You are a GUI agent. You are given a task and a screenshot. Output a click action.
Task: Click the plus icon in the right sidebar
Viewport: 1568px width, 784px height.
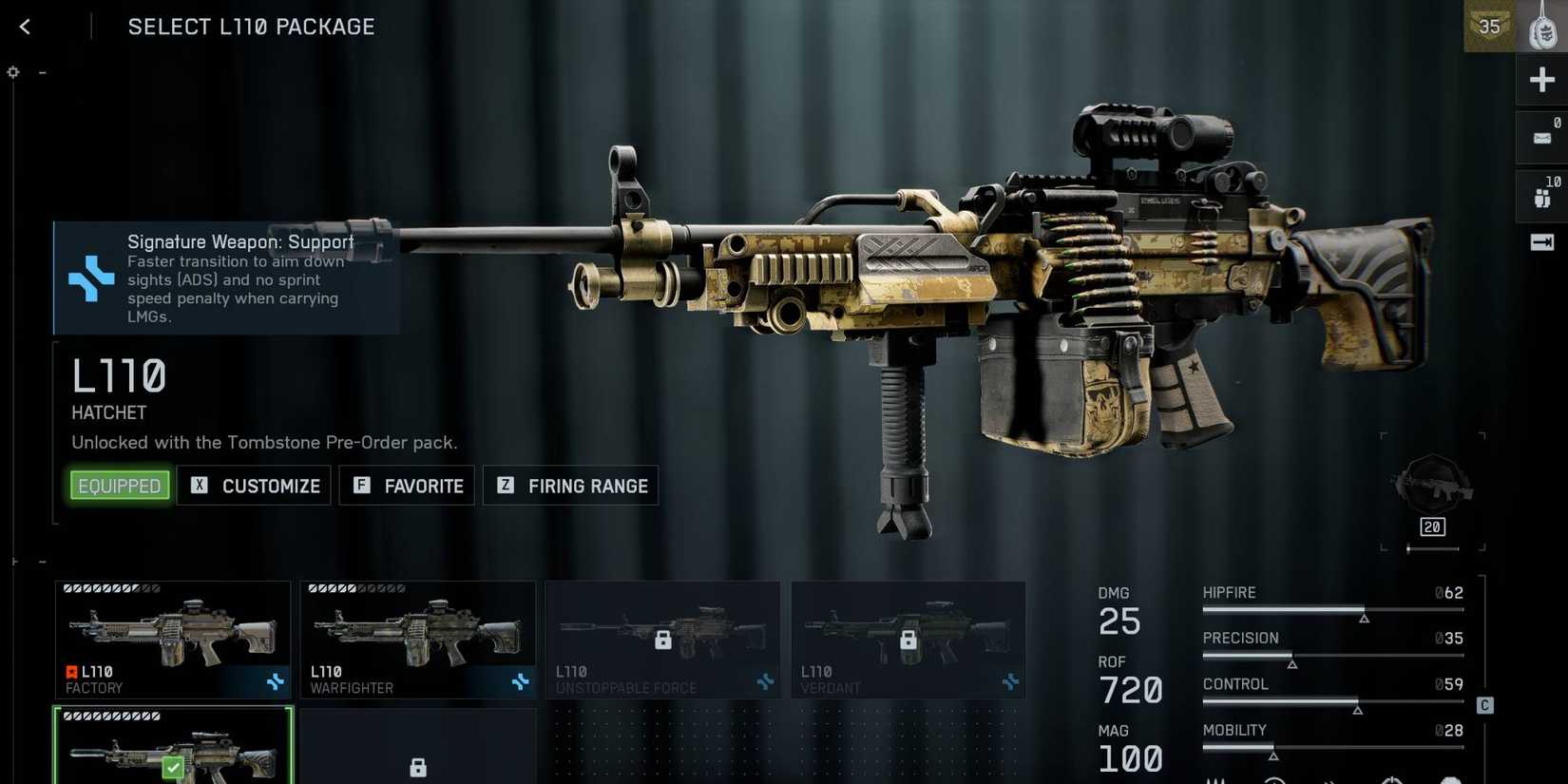(x=1541, y=79)
